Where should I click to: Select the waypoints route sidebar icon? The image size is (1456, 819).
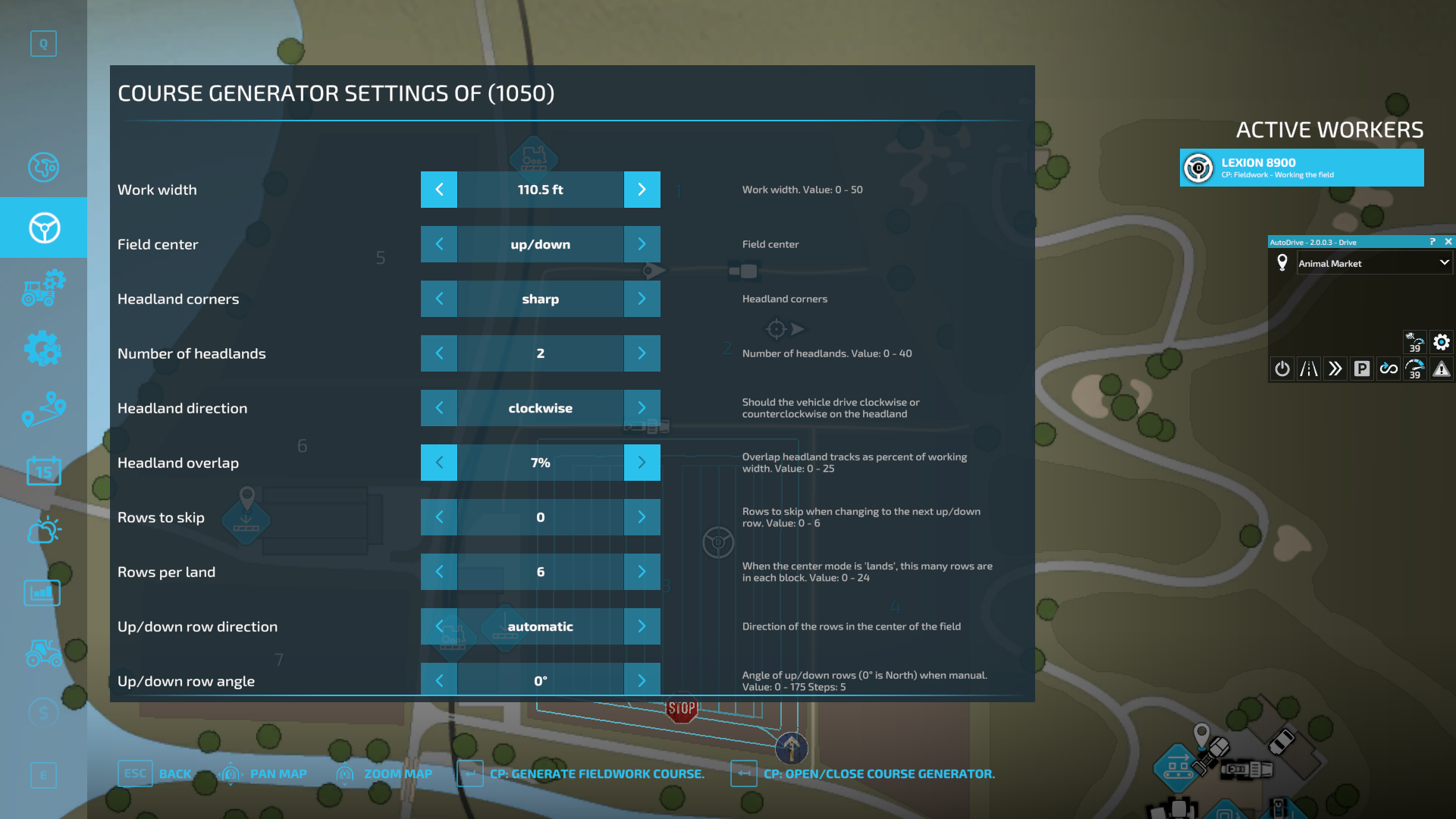coord(43,409)
